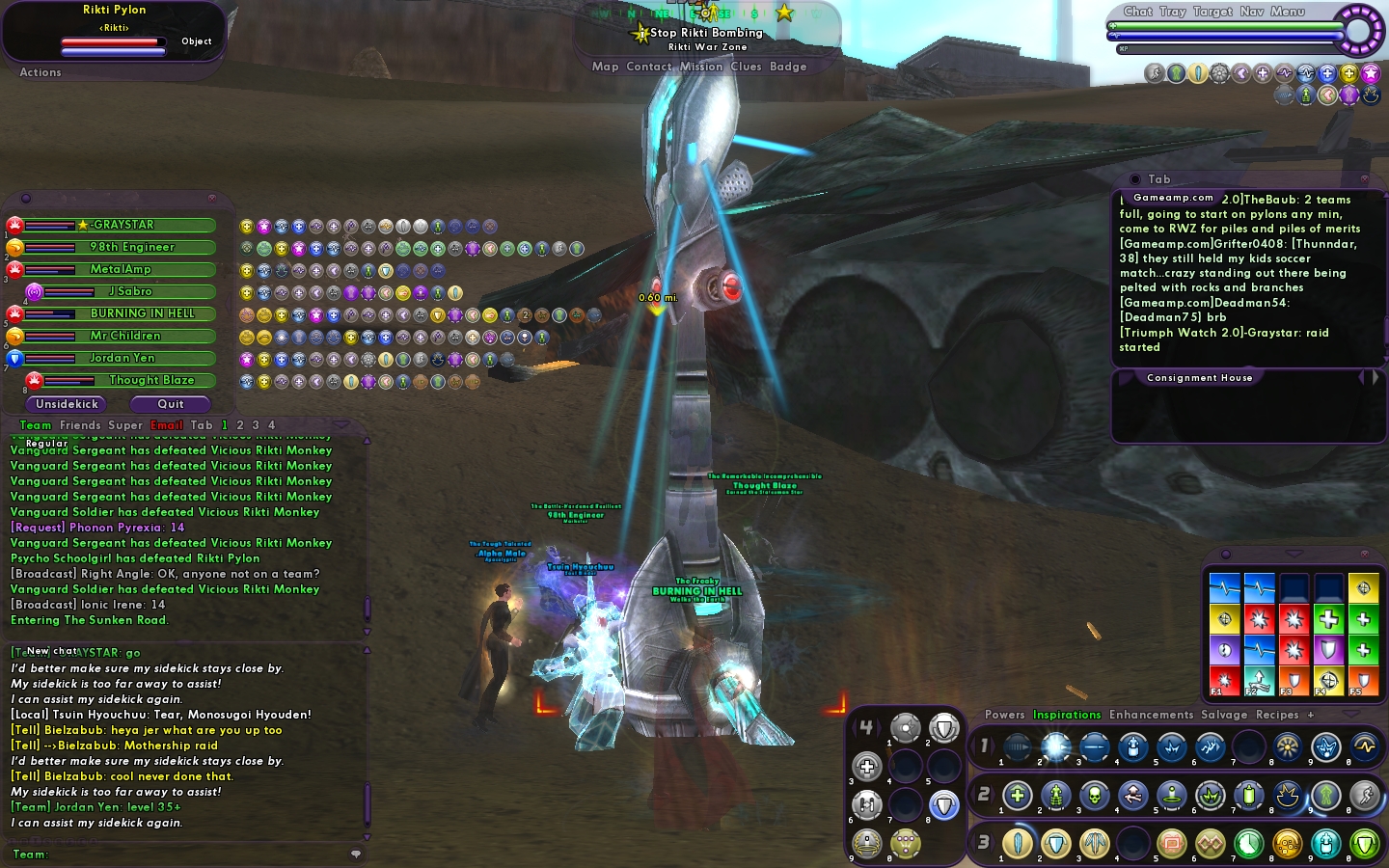
Task: Open the Clues window
Action: (746, 67)
